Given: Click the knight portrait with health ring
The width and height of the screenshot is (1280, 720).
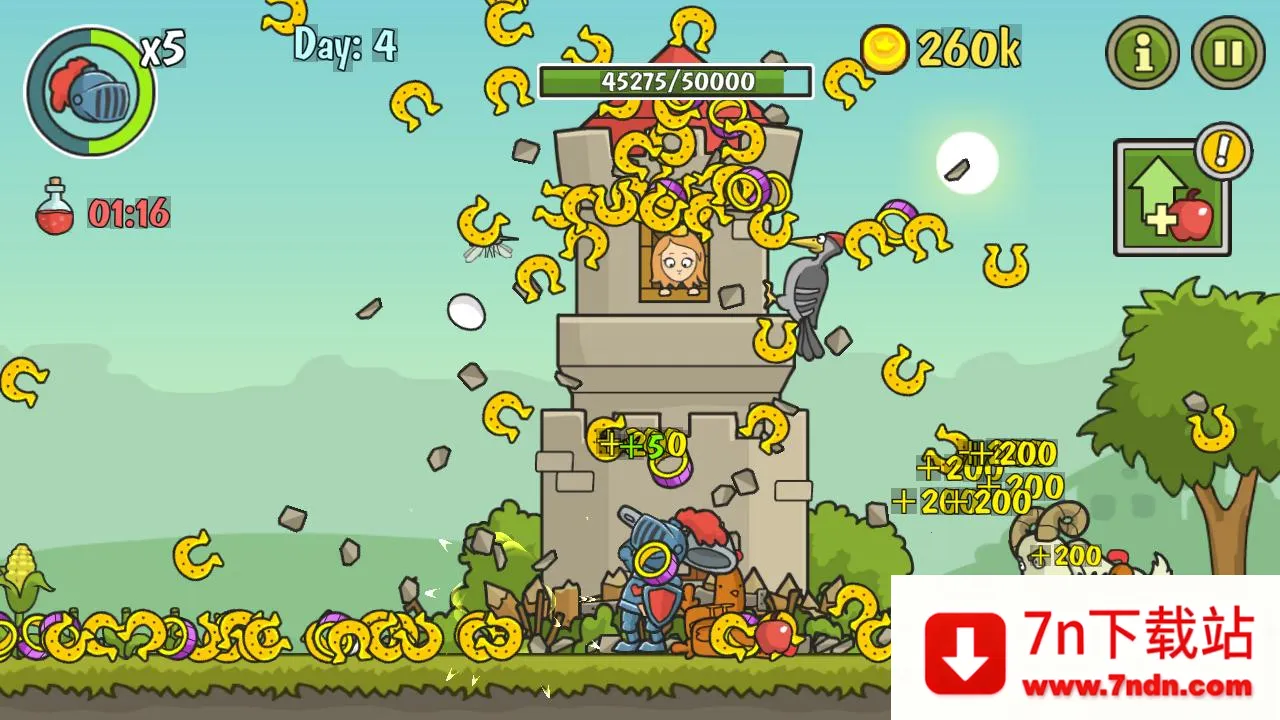Looking at the screenshot, I should click(88, 90).
